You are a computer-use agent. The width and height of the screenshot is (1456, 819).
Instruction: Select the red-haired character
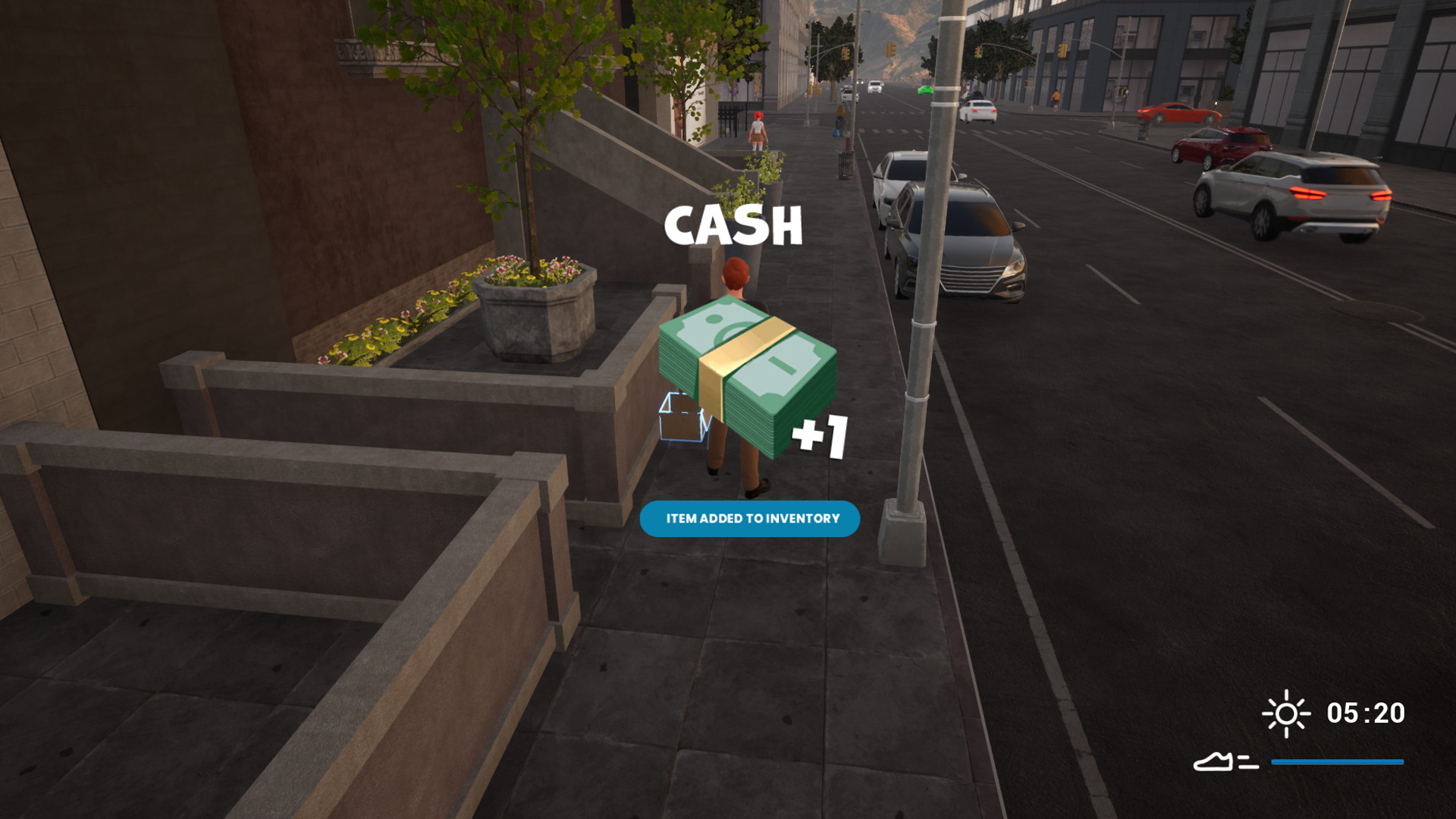click(x=734, y=288)
